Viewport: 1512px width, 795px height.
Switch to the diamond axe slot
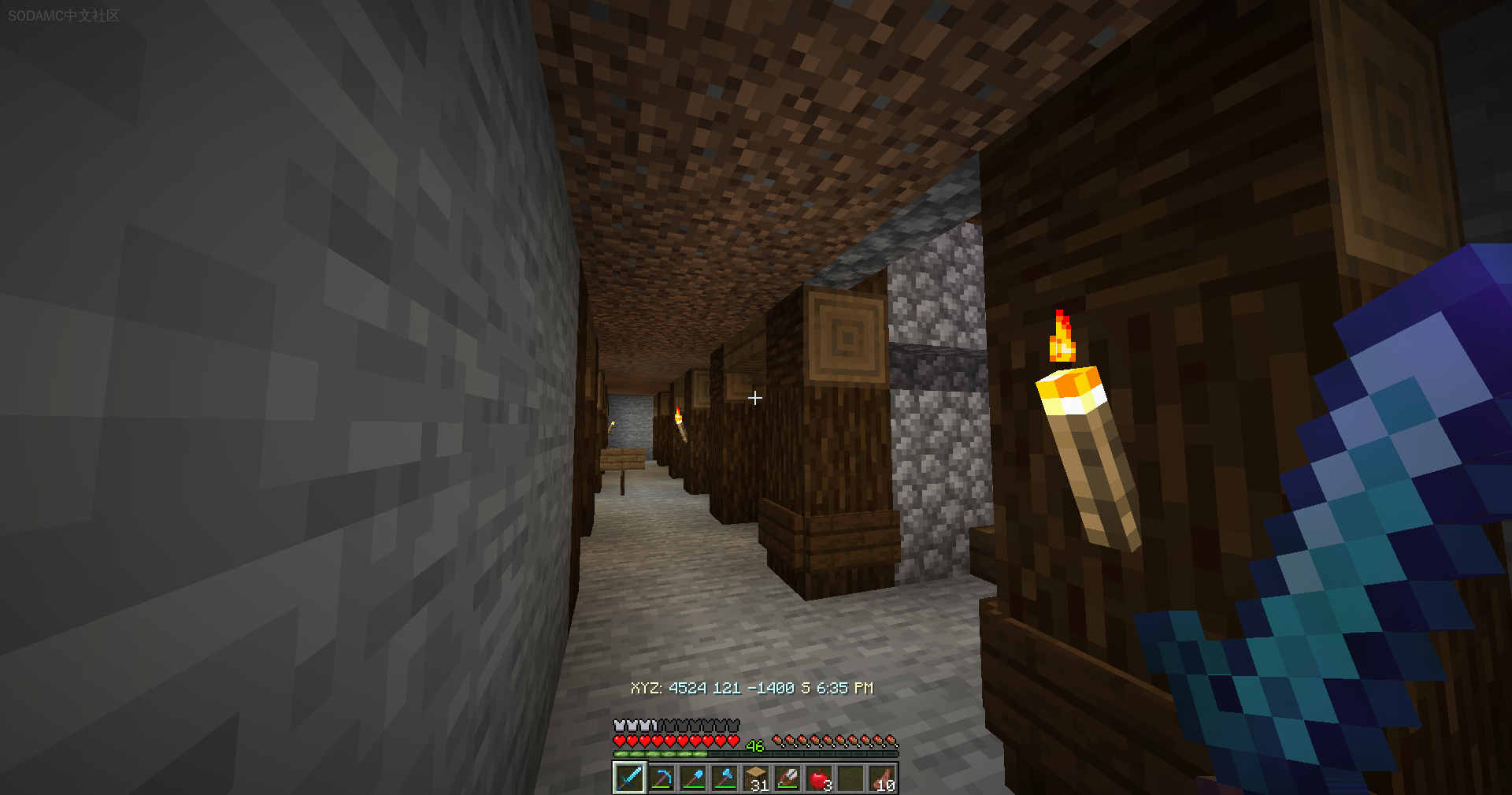point(724,778)
